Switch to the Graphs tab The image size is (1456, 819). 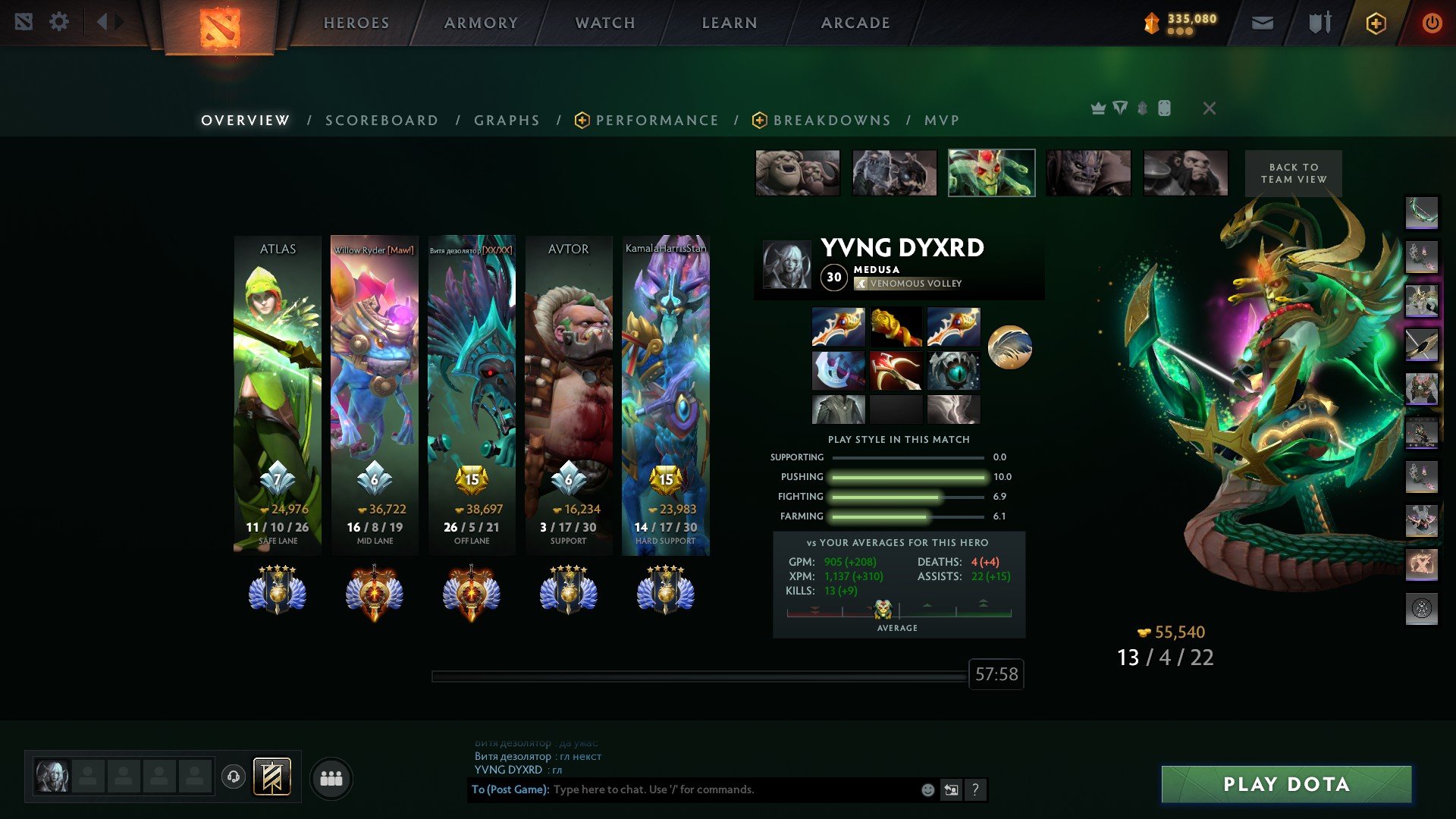[507, 121]
